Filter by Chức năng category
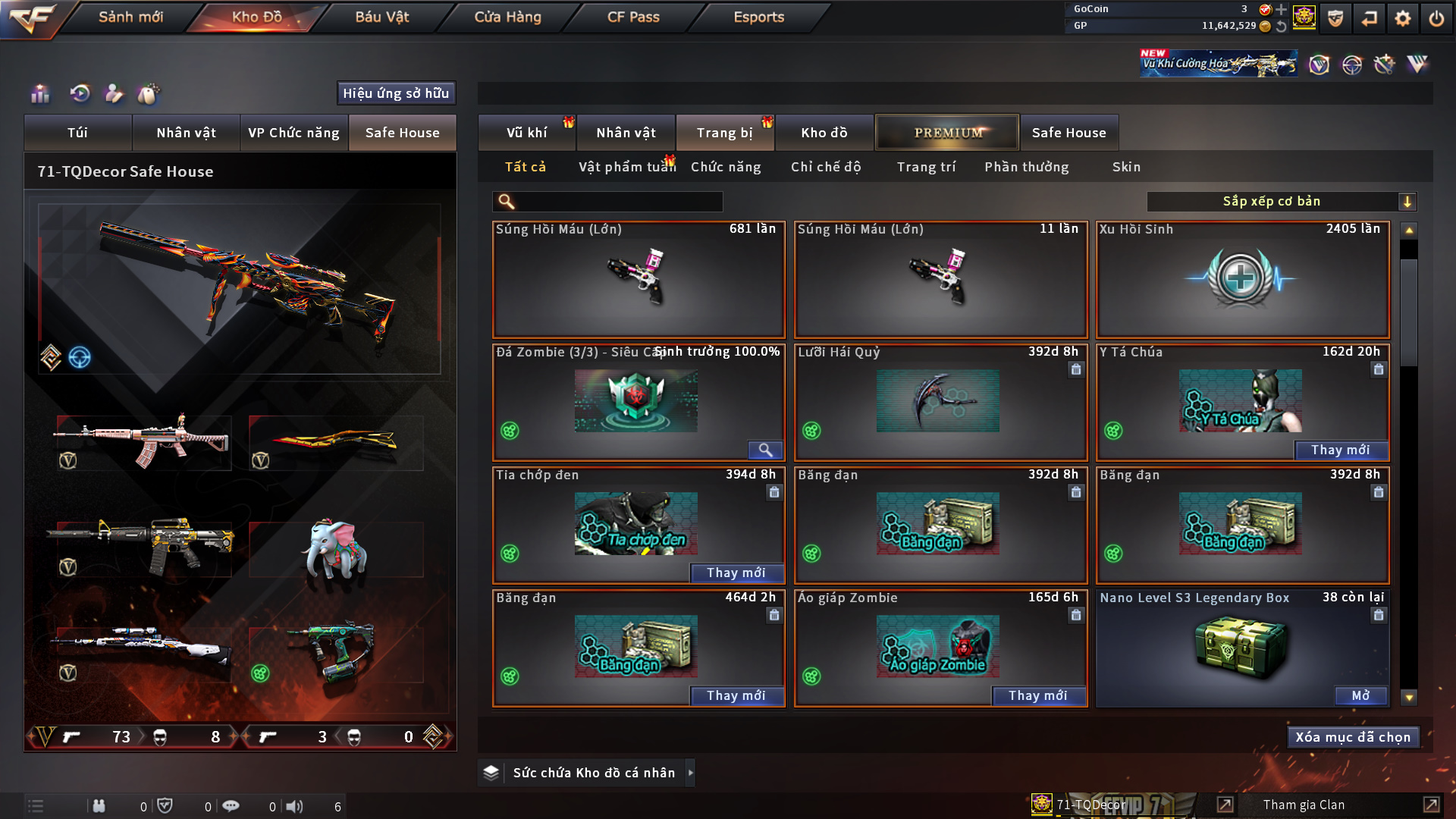The image size is (1456, 819). 726,167
